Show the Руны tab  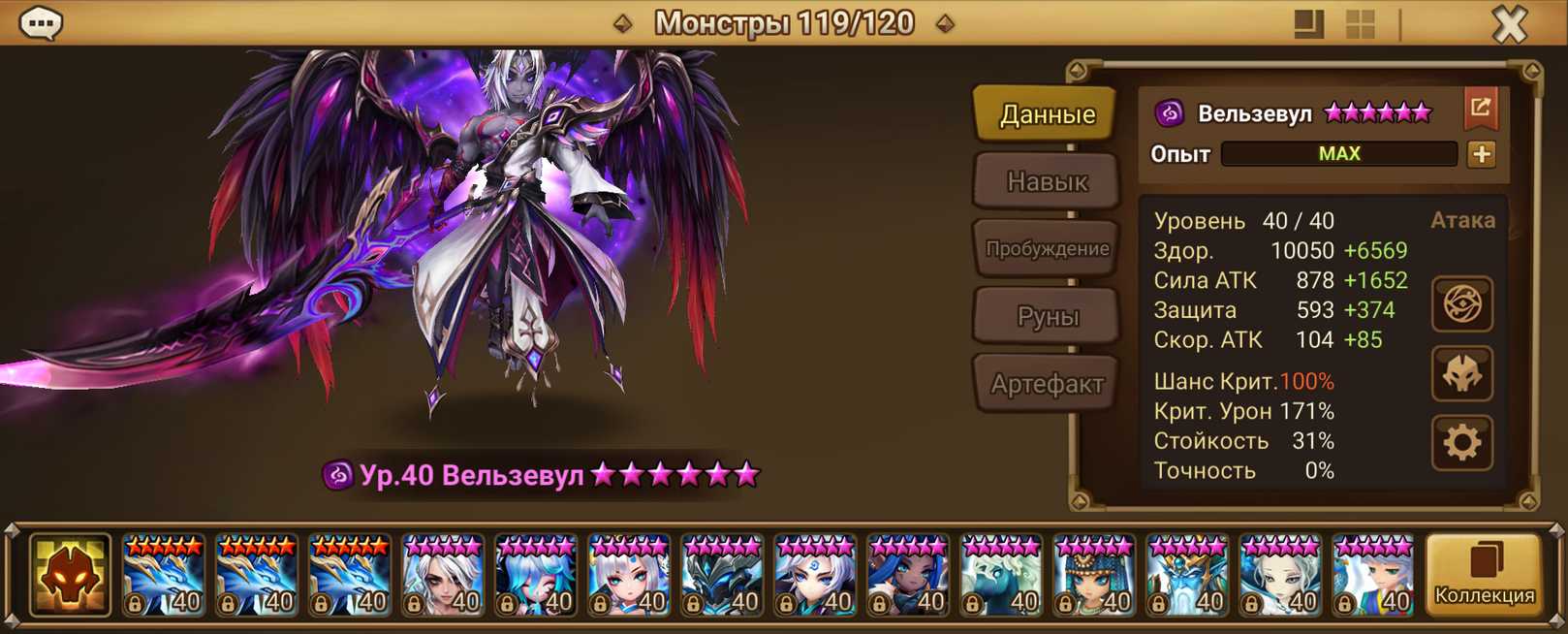coord(1047,316)
